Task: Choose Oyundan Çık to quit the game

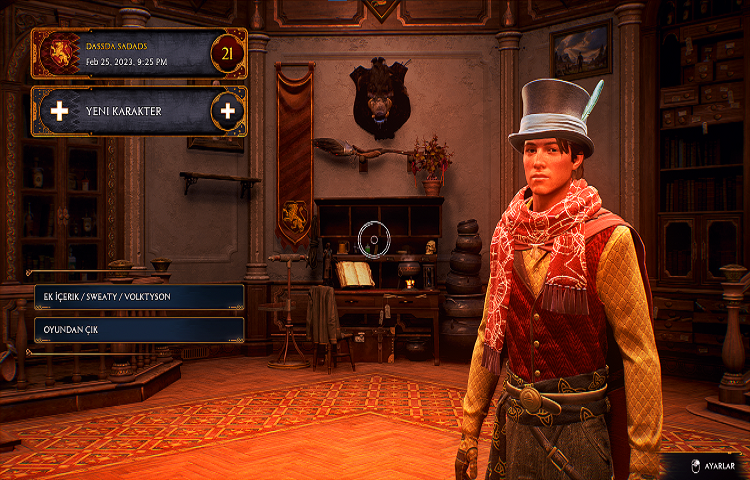Action: click(x=138, y=329)
